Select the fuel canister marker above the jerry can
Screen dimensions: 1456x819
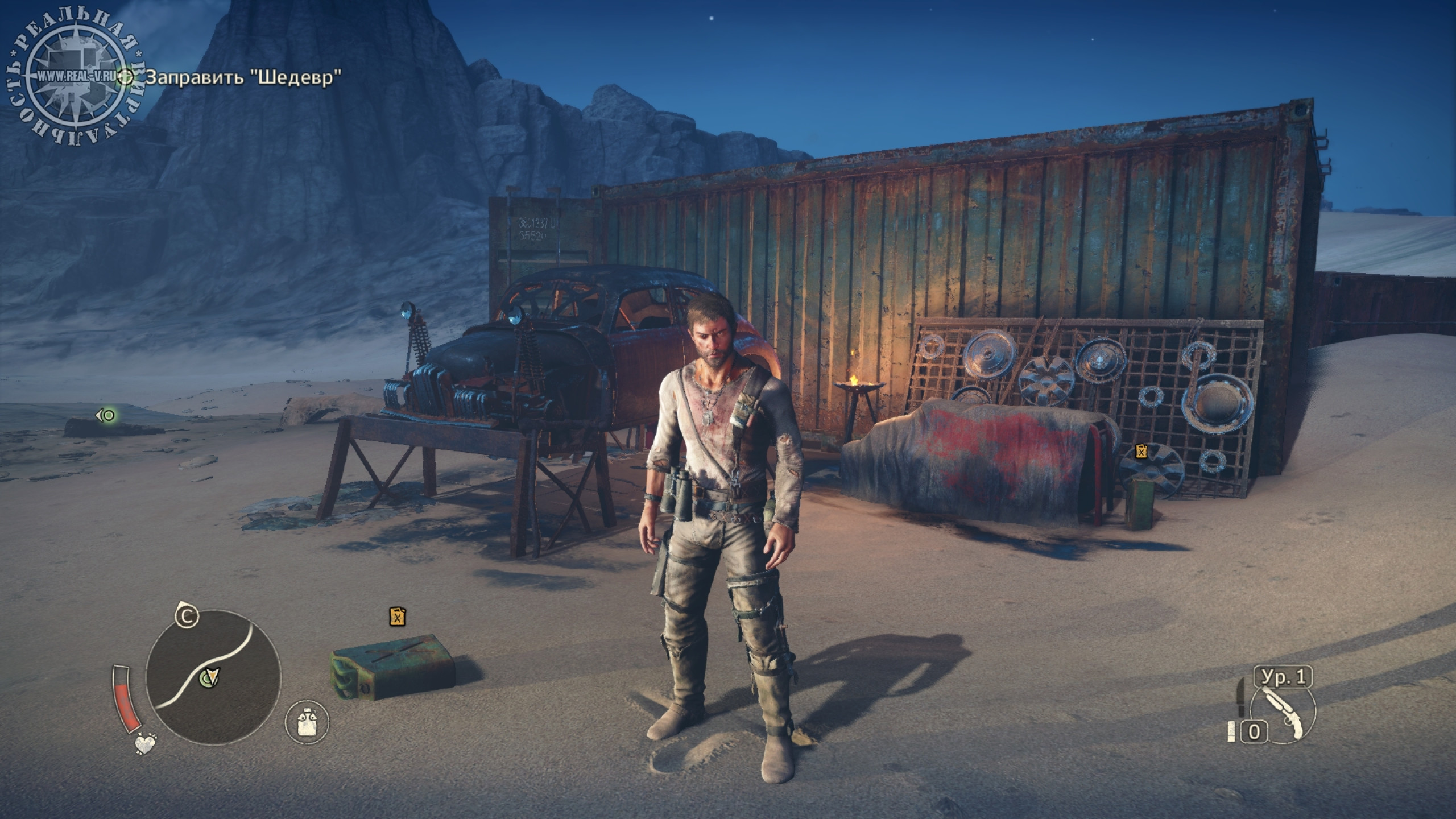[398, 617]
